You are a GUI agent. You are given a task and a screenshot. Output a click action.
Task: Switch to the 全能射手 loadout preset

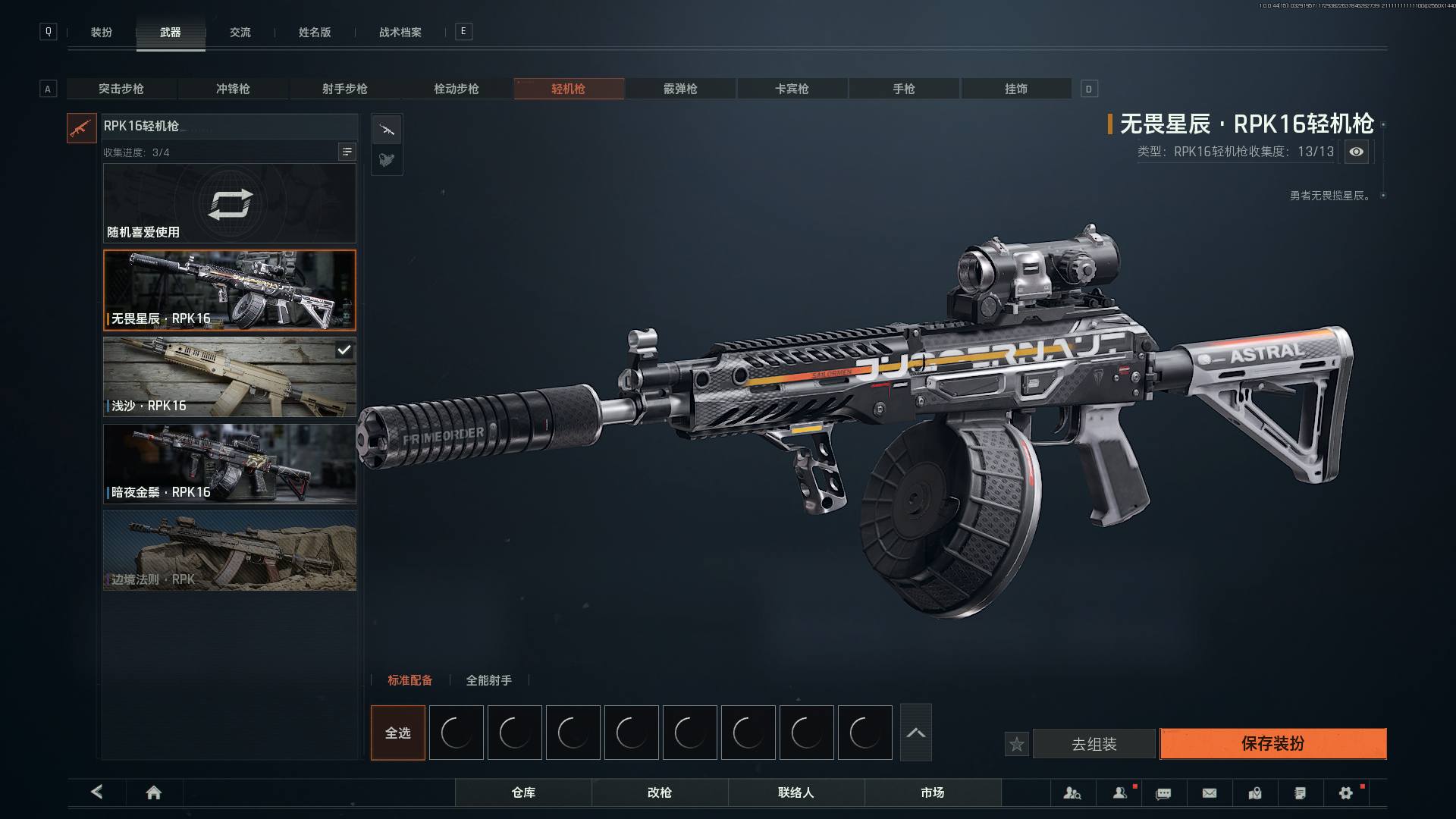(x=488, y=680)
